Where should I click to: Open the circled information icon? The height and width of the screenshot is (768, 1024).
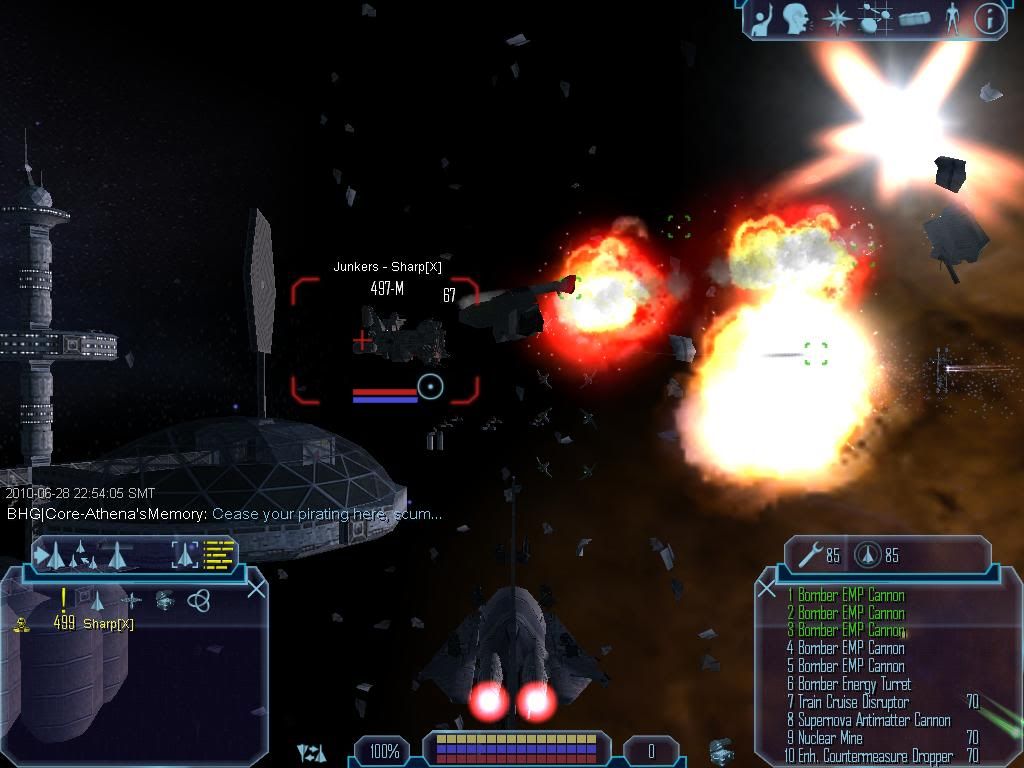(x=989, y=18)
